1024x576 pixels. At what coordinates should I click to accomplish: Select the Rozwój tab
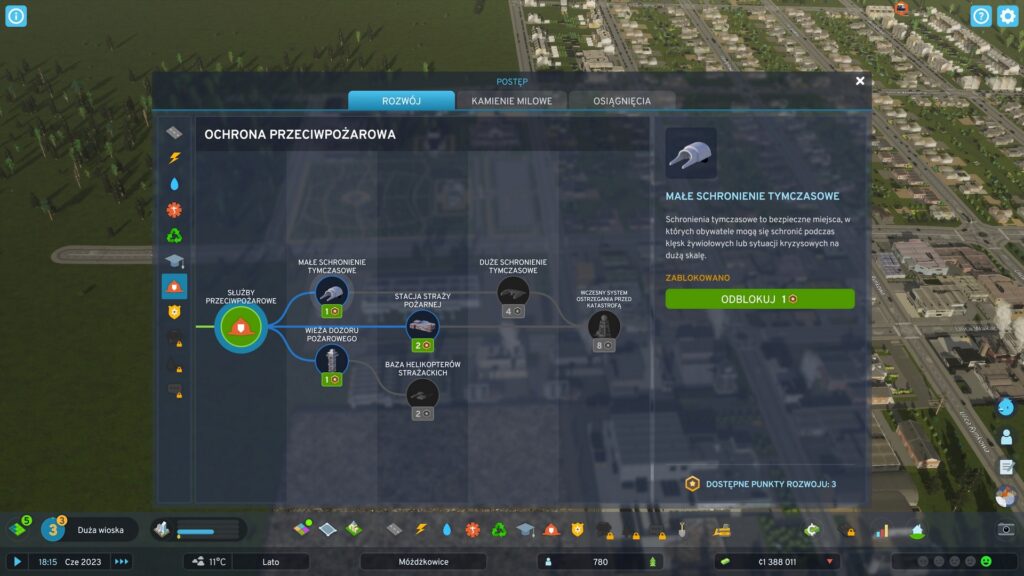pyautogui.click(x=401, y=101)
